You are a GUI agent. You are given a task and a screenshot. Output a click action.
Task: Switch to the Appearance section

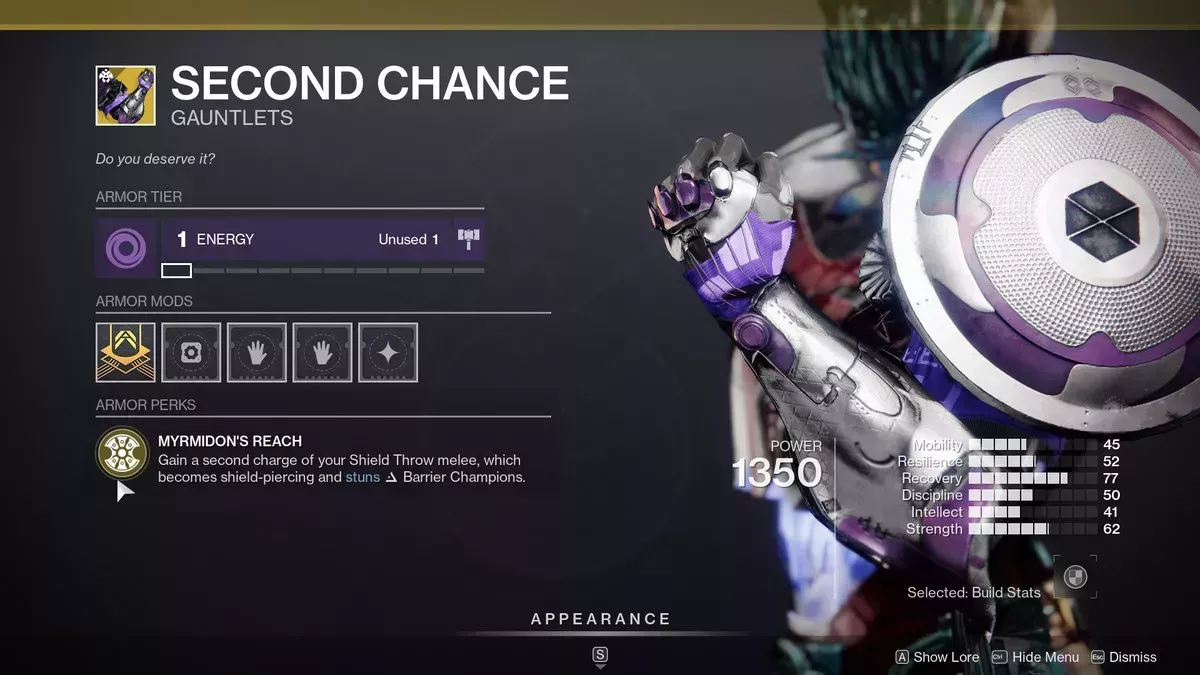tap(600, 620)
